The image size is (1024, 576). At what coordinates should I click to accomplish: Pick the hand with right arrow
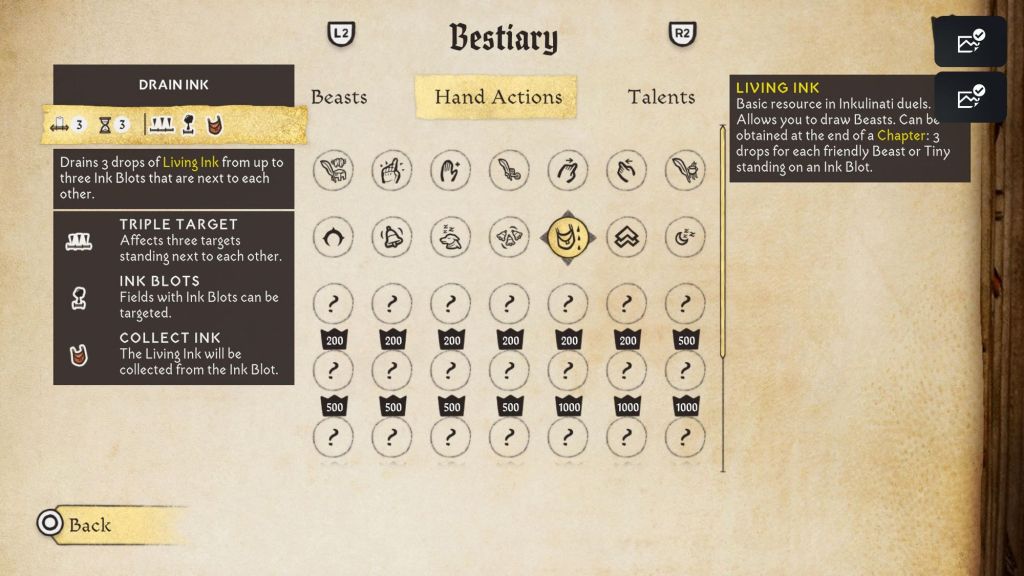coord(568,171)
